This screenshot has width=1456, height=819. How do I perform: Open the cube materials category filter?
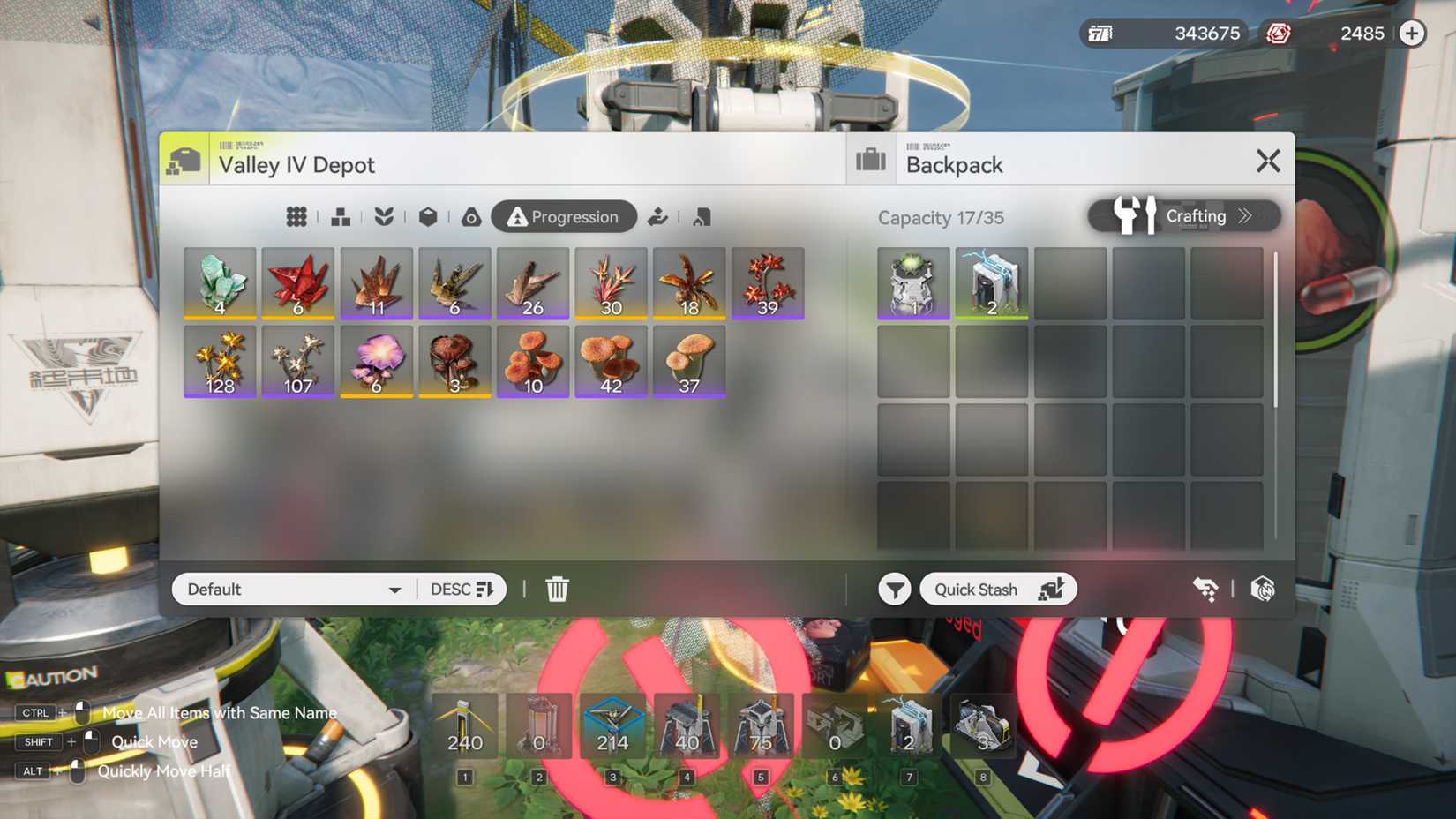tap(429, 216)
